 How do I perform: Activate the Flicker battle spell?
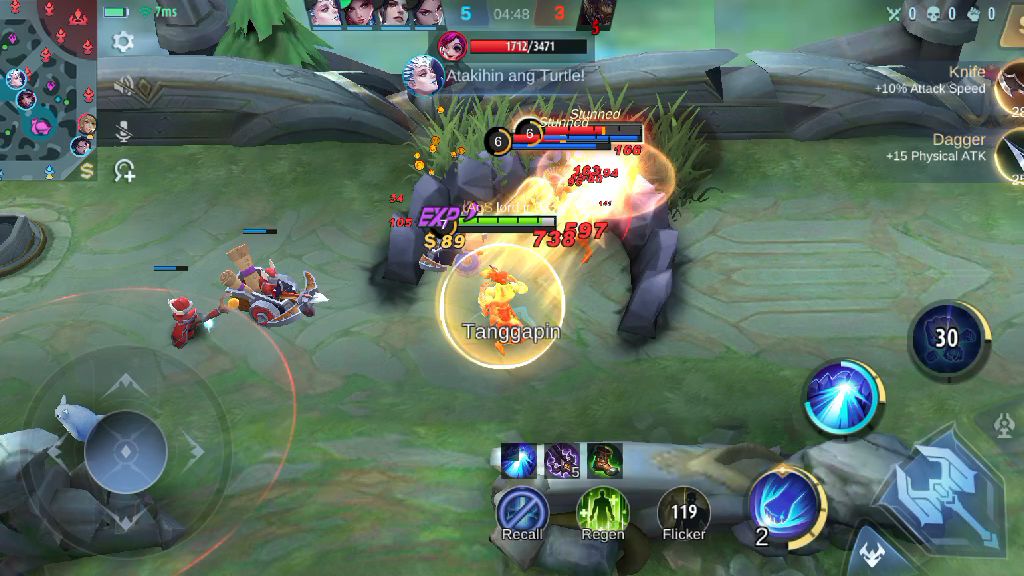(x=684, y=509)
